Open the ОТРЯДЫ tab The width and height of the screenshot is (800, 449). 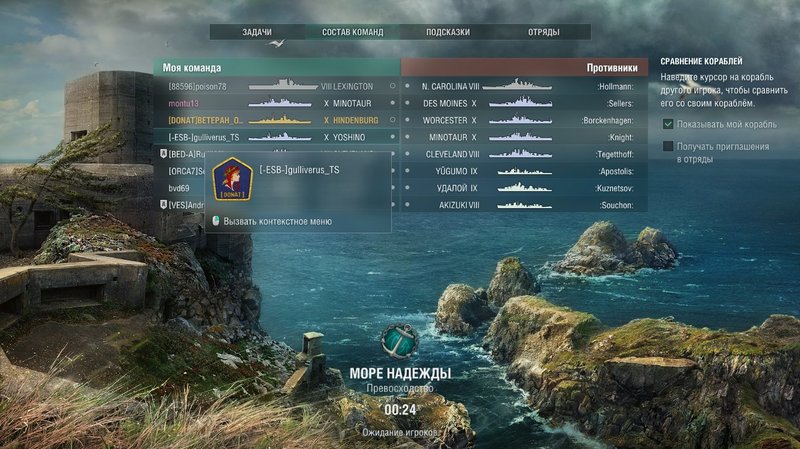coord(544,32)
